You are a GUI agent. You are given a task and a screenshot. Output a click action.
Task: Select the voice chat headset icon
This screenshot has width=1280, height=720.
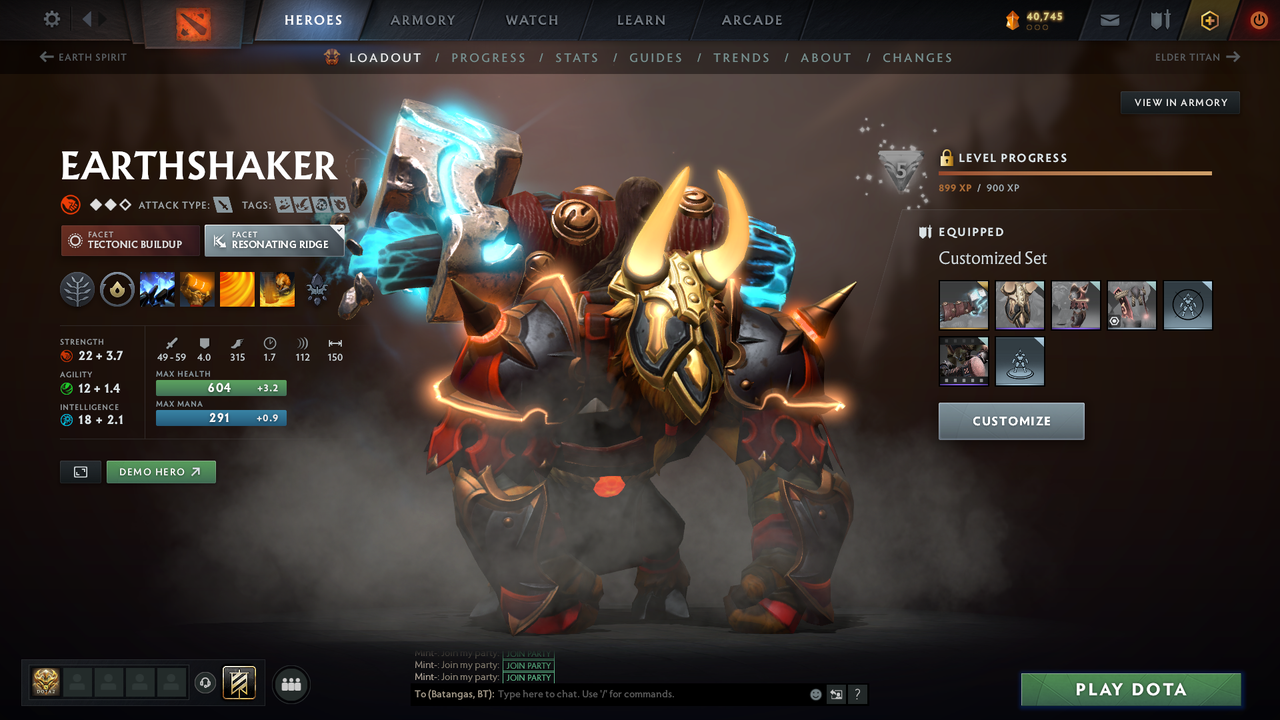tap(207, 683)
